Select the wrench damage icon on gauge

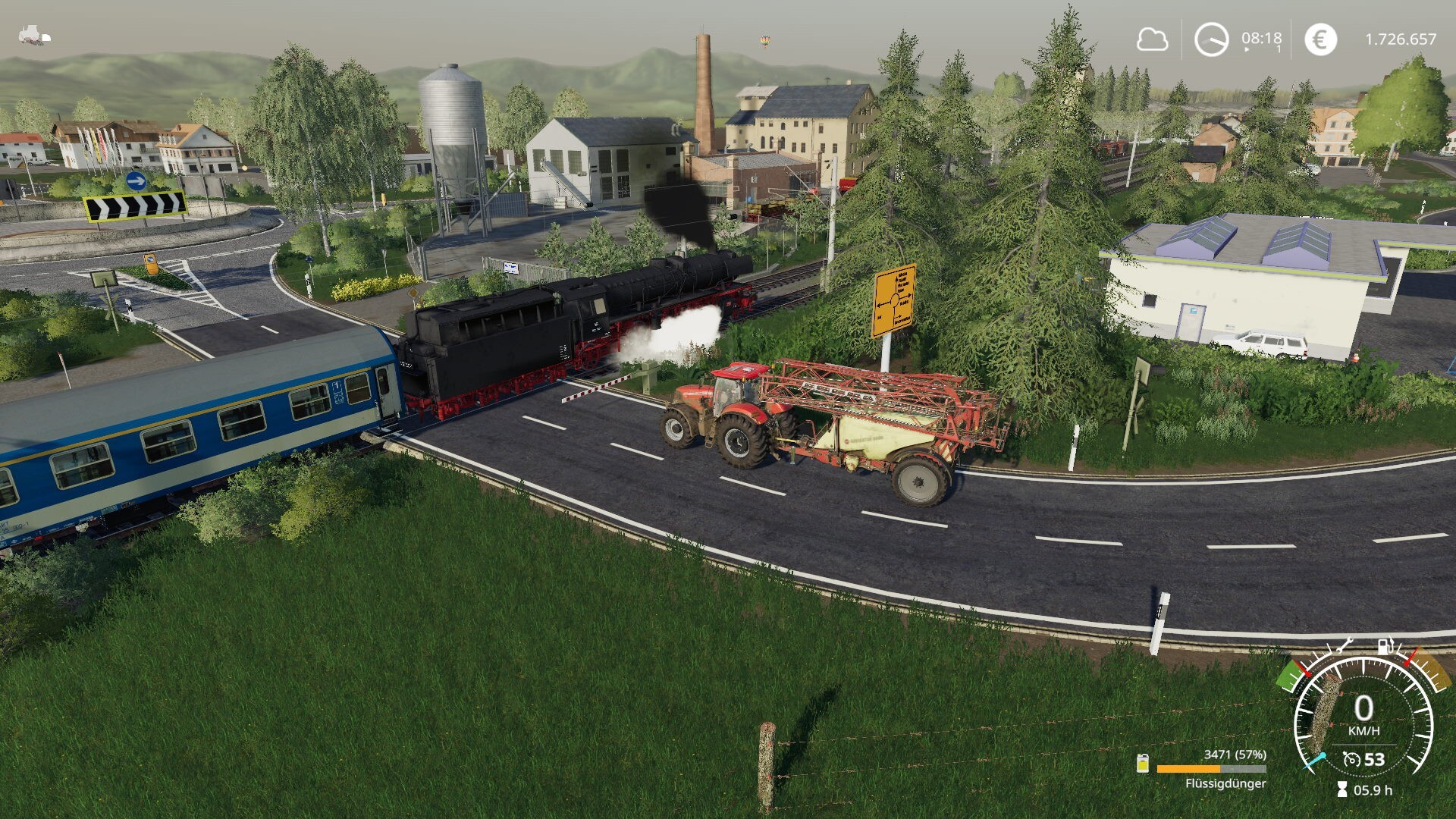1343,646
